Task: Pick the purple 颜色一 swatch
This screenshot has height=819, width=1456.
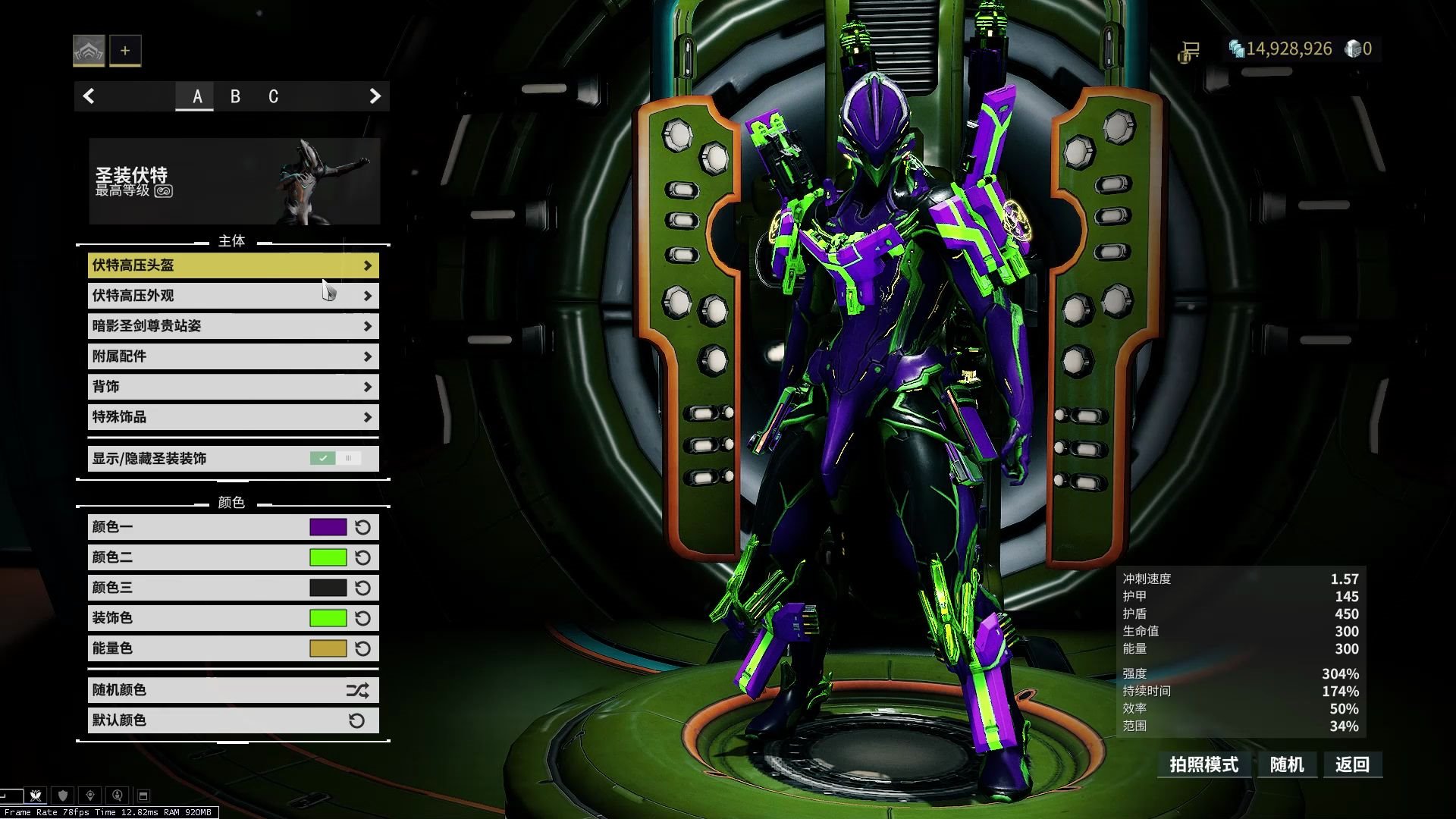Action: click(x=328, y=527)
